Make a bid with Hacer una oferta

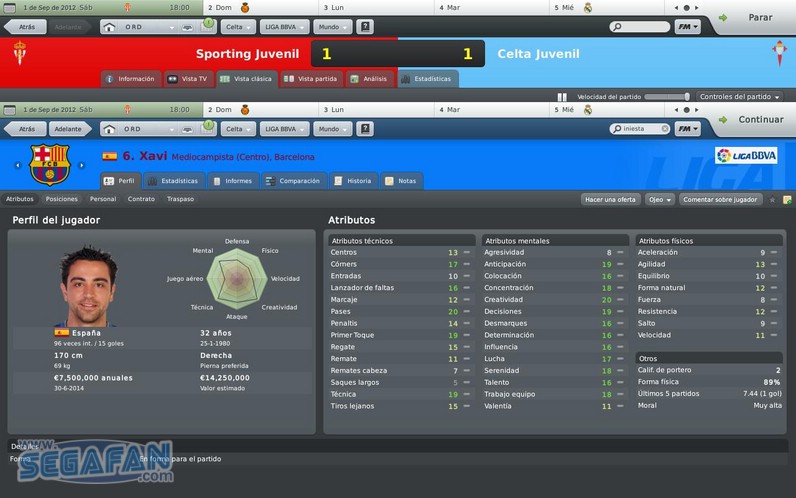(x=610, y=199)
